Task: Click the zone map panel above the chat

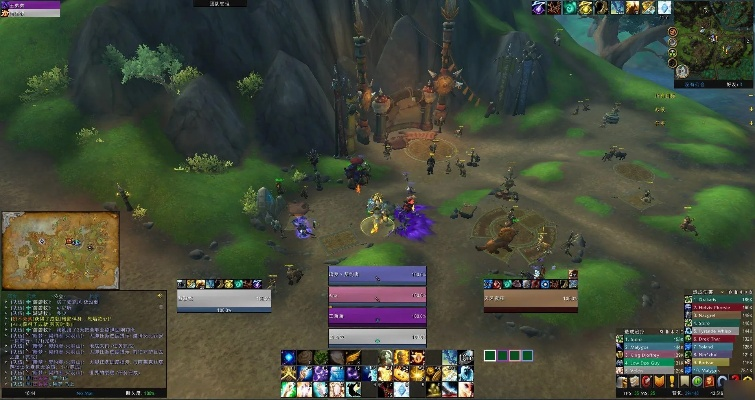Action: [x=60, y=249]
